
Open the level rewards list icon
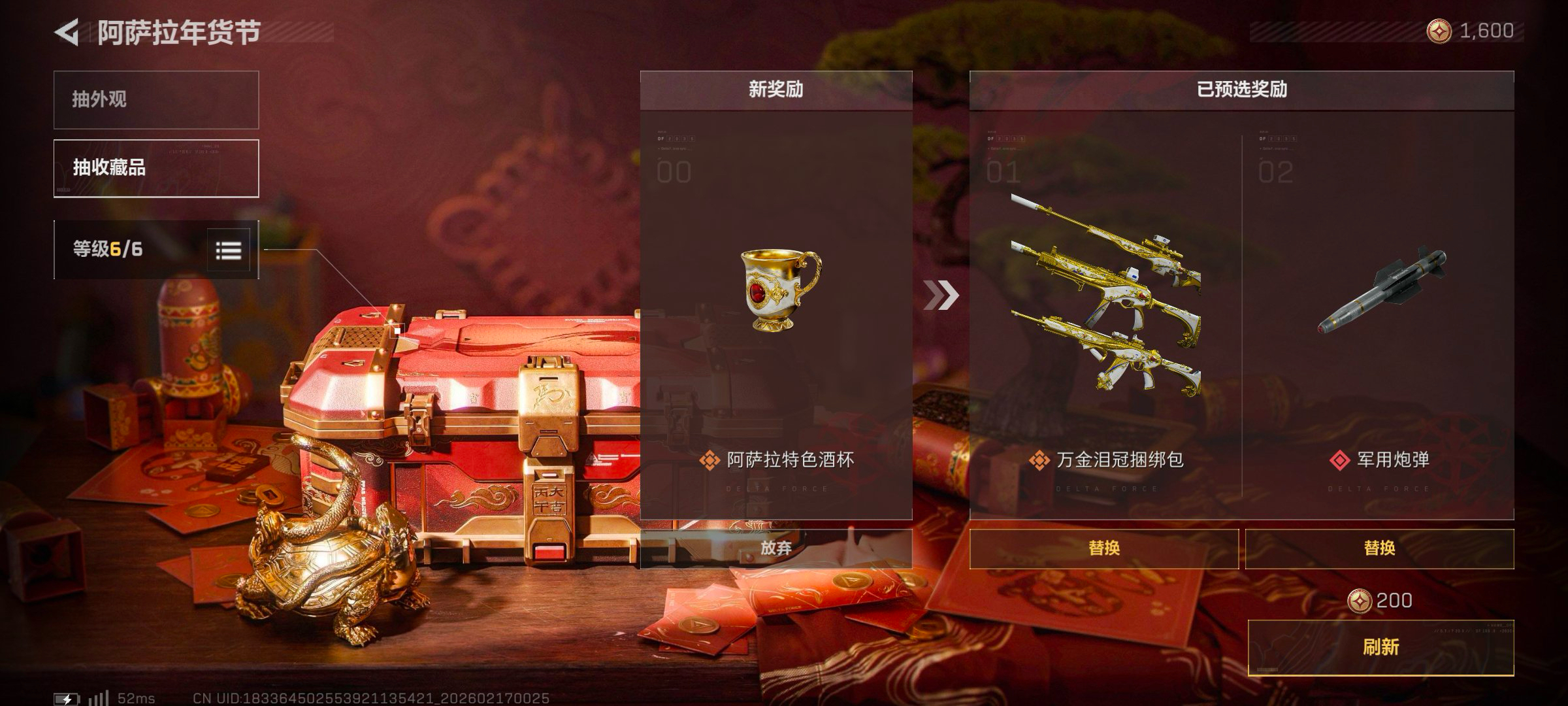229,250
